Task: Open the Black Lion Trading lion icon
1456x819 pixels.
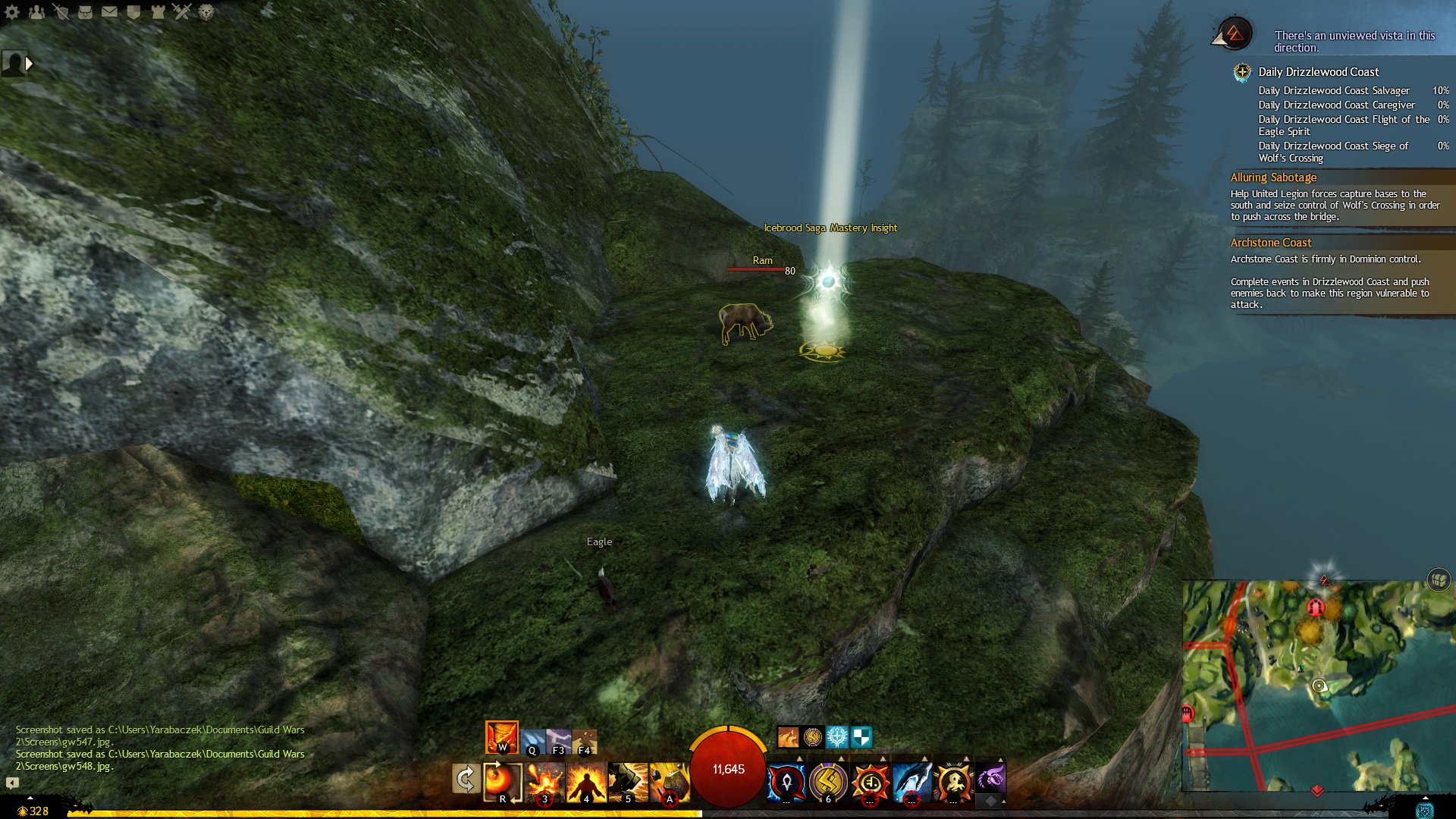Action: click(206, 12)
